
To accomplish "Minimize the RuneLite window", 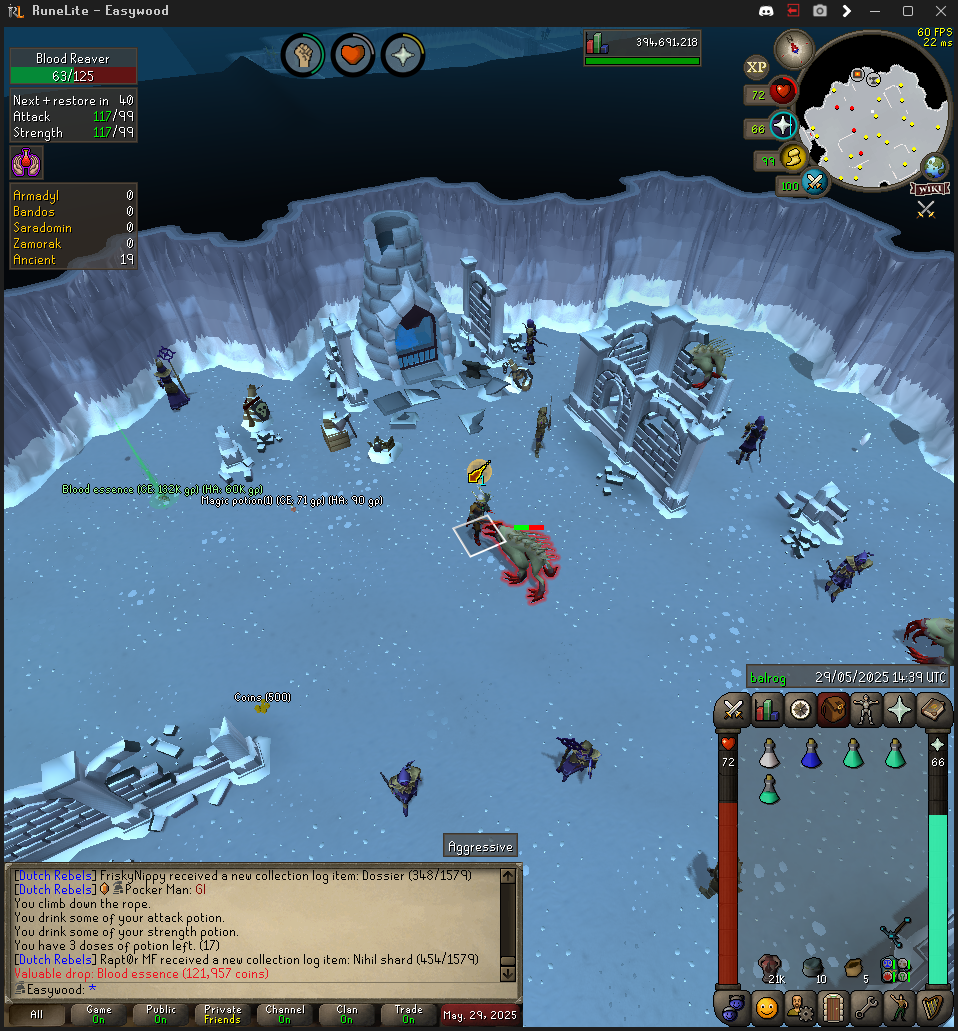I will tap(877, 11).
